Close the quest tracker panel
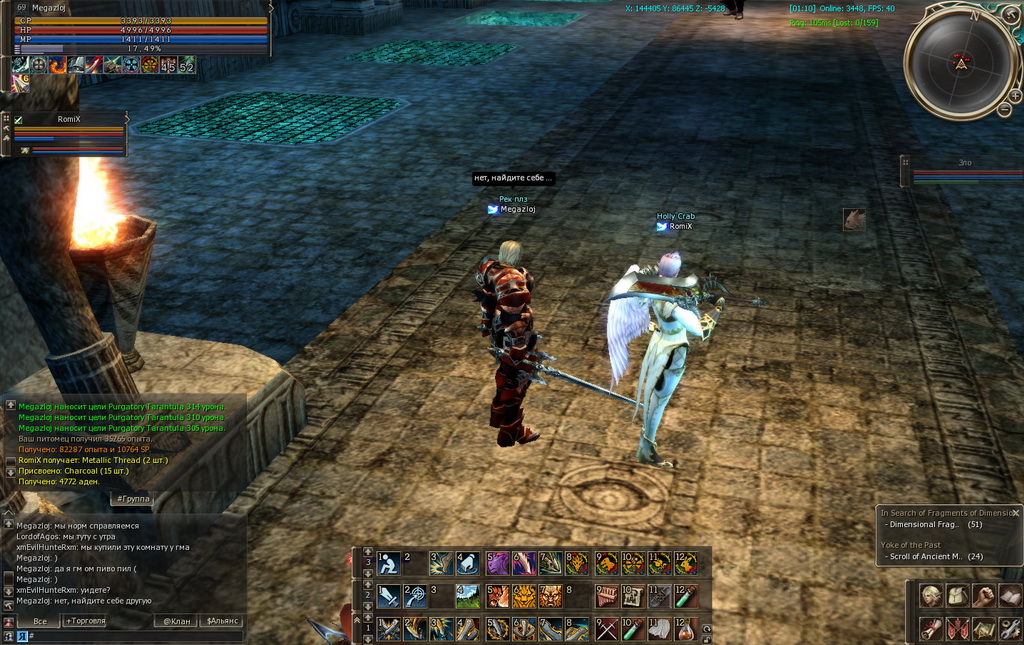Screen dimensions: 1024x645 coord(1015,512)
